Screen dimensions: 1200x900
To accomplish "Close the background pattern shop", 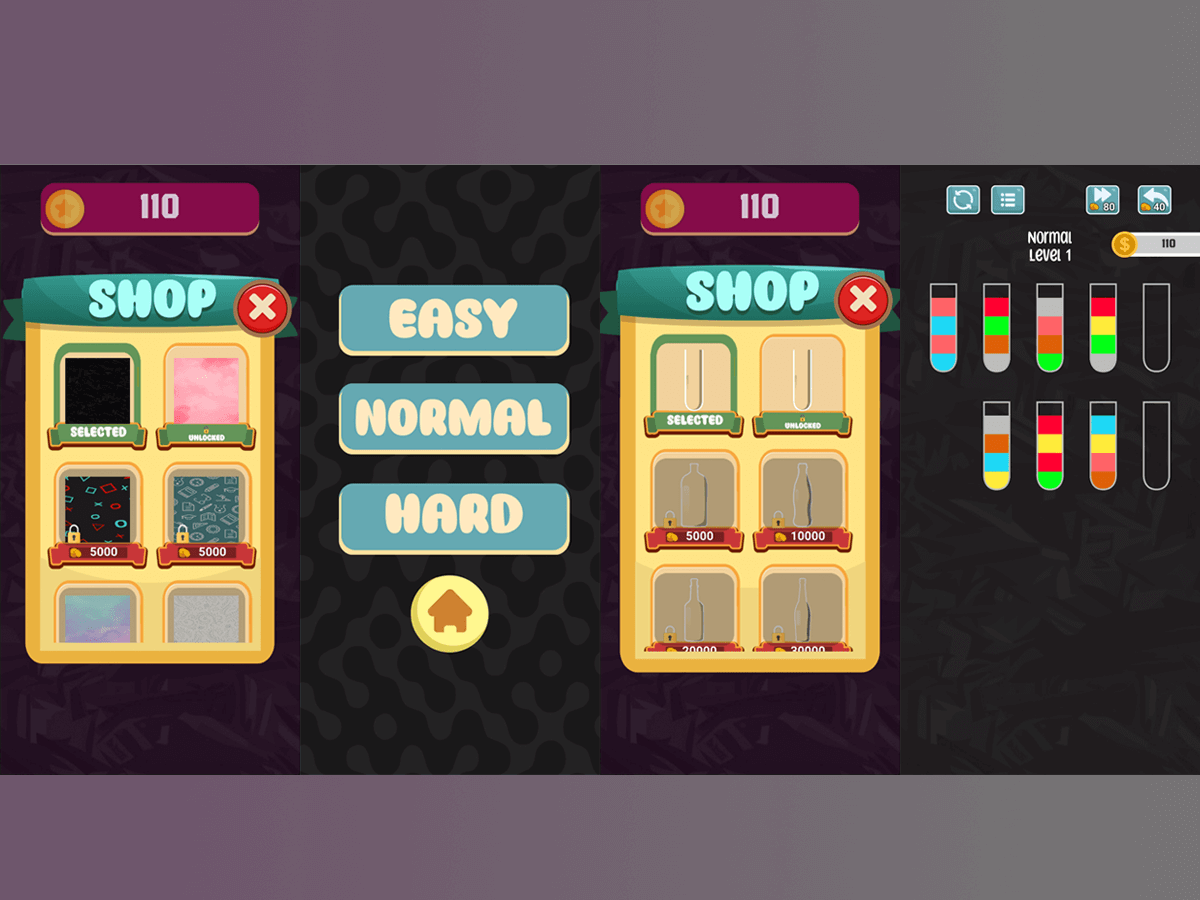I will 262,309.
